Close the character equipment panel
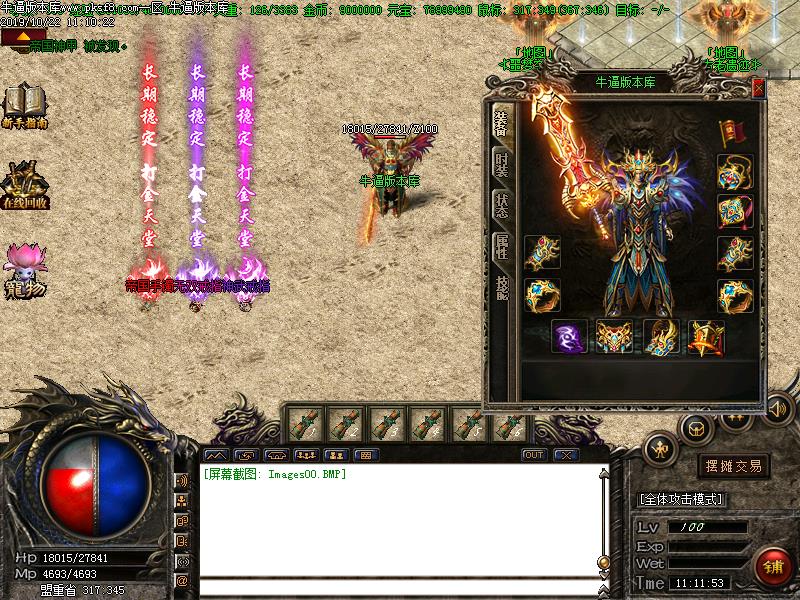Viewport: 800px width, 600px height. click(758, 88)
